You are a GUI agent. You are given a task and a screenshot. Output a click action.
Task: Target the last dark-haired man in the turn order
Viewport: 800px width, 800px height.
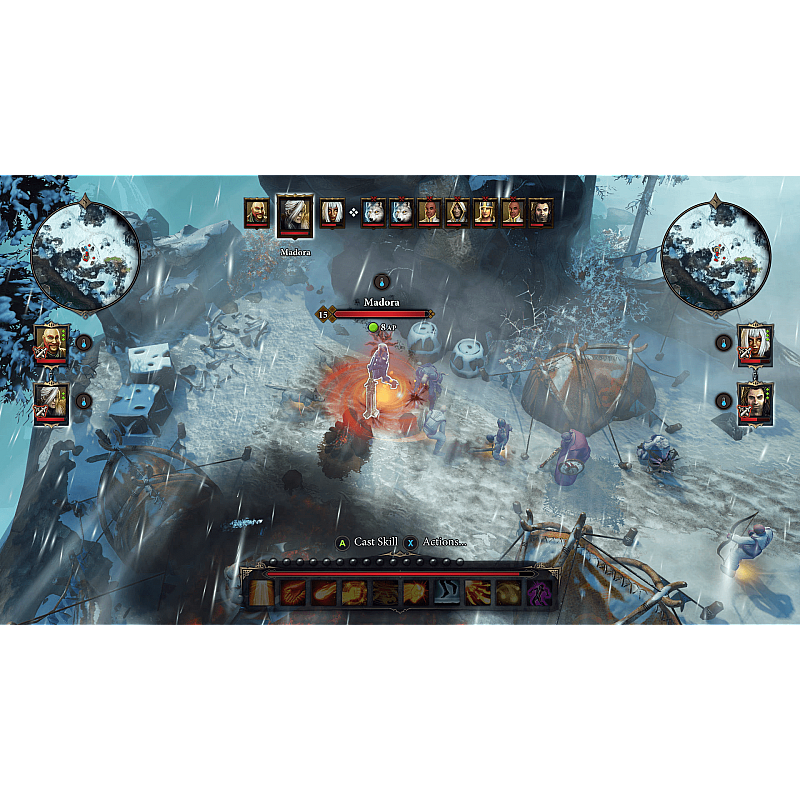coord(541,212)
